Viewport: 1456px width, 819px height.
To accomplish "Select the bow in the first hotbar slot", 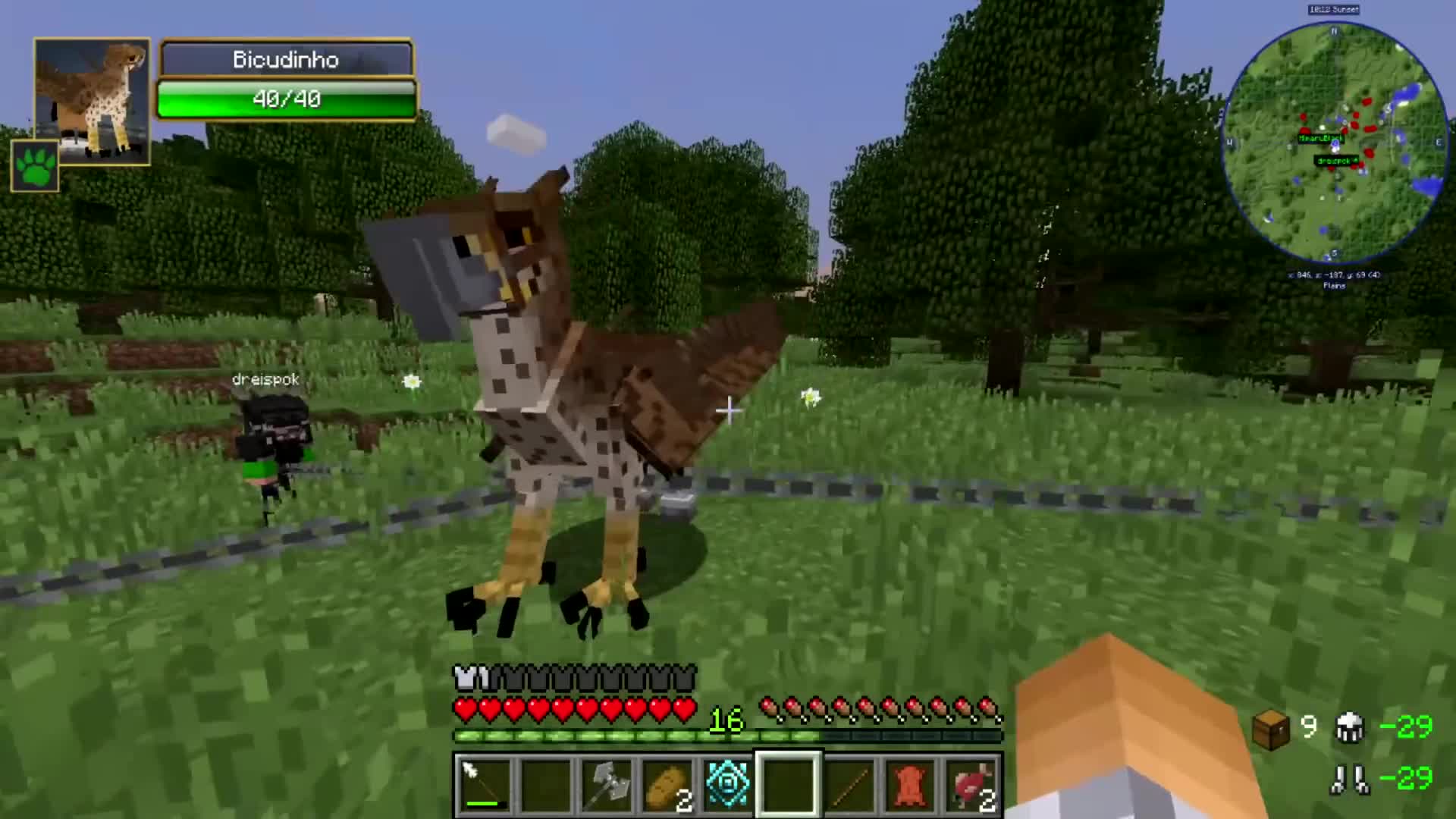I will (484, 783).
